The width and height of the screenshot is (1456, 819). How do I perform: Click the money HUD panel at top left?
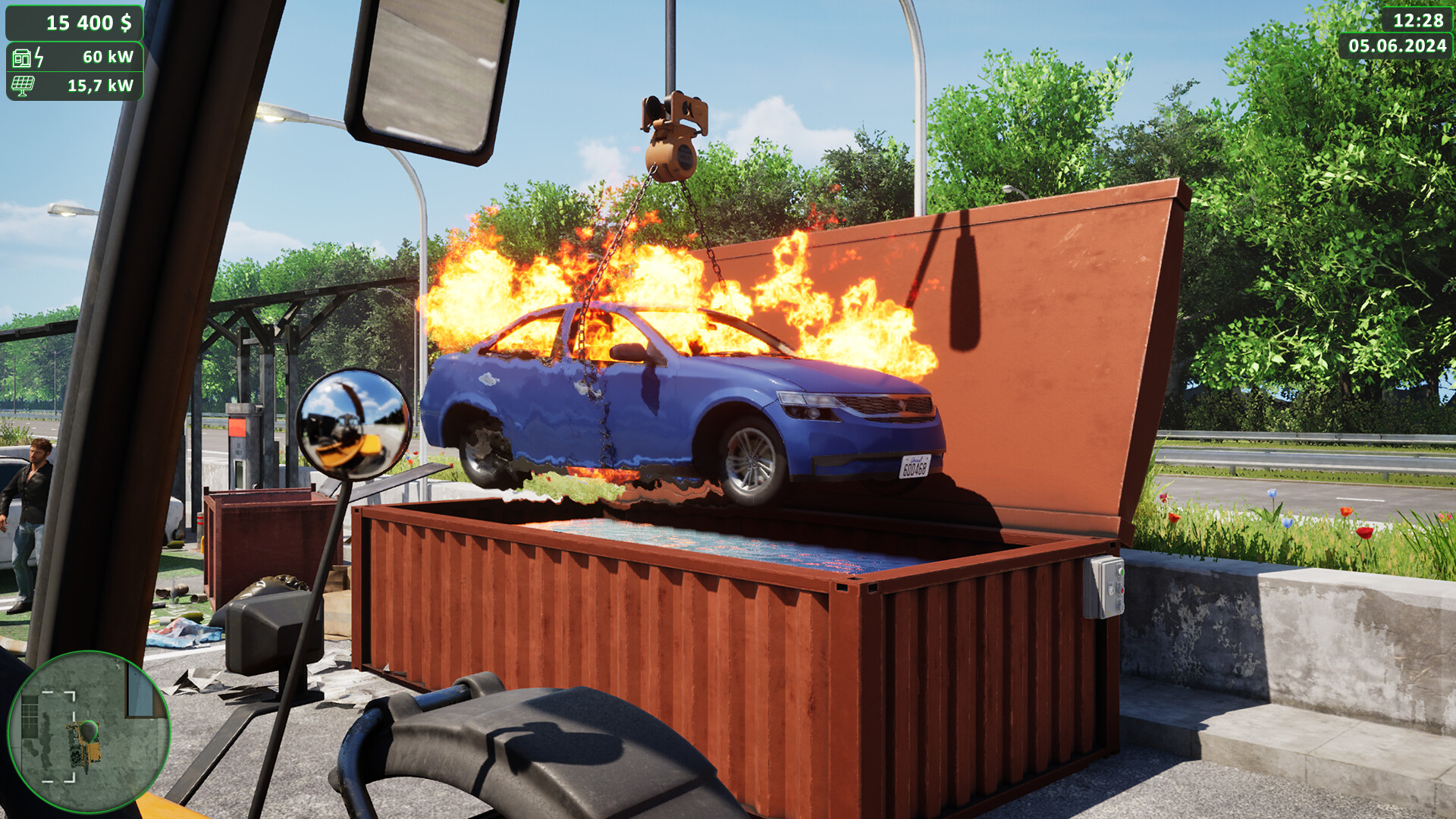tap(76, 23)
